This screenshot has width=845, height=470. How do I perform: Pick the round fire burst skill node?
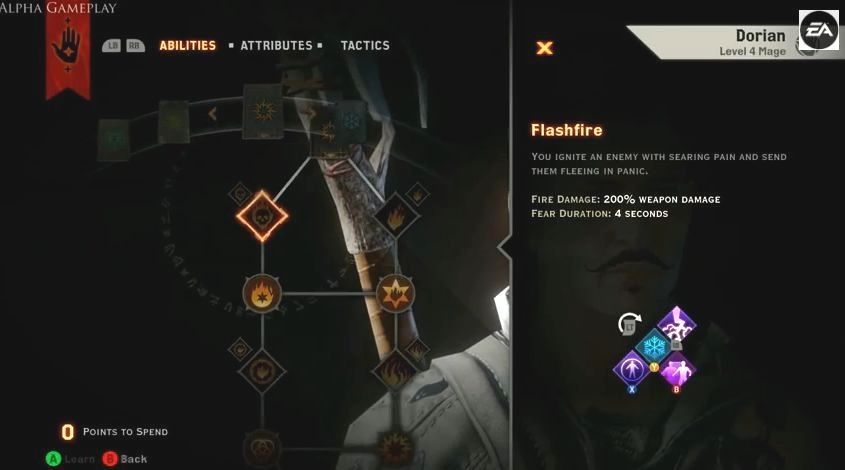[262, 293]
